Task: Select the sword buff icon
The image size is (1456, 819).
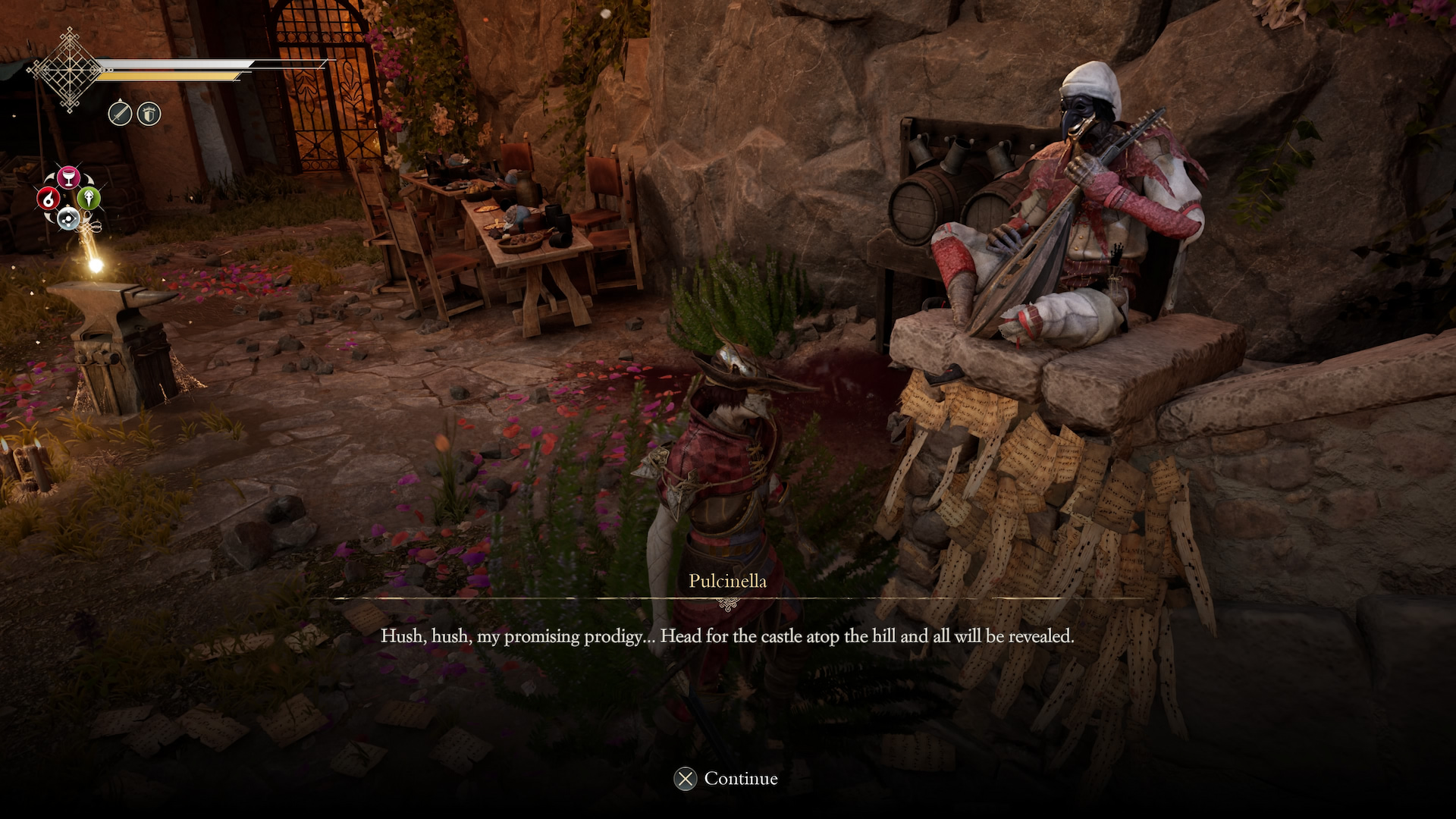Action: [x=120, y=114]
